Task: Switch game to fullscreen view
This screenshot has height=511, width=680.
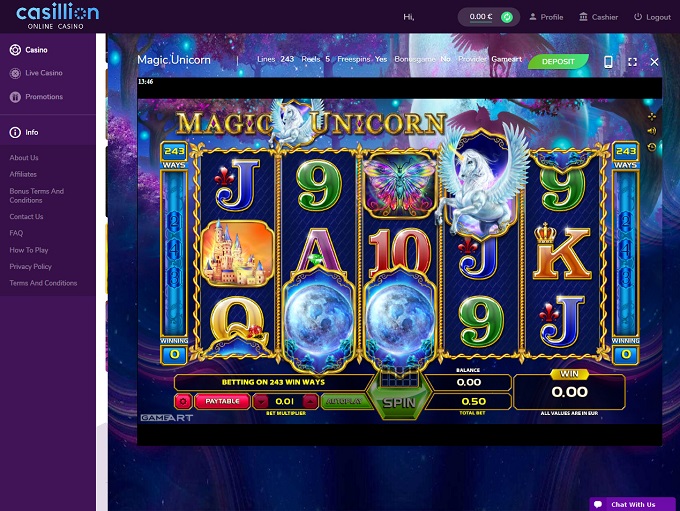Action: tap(632, 61)
